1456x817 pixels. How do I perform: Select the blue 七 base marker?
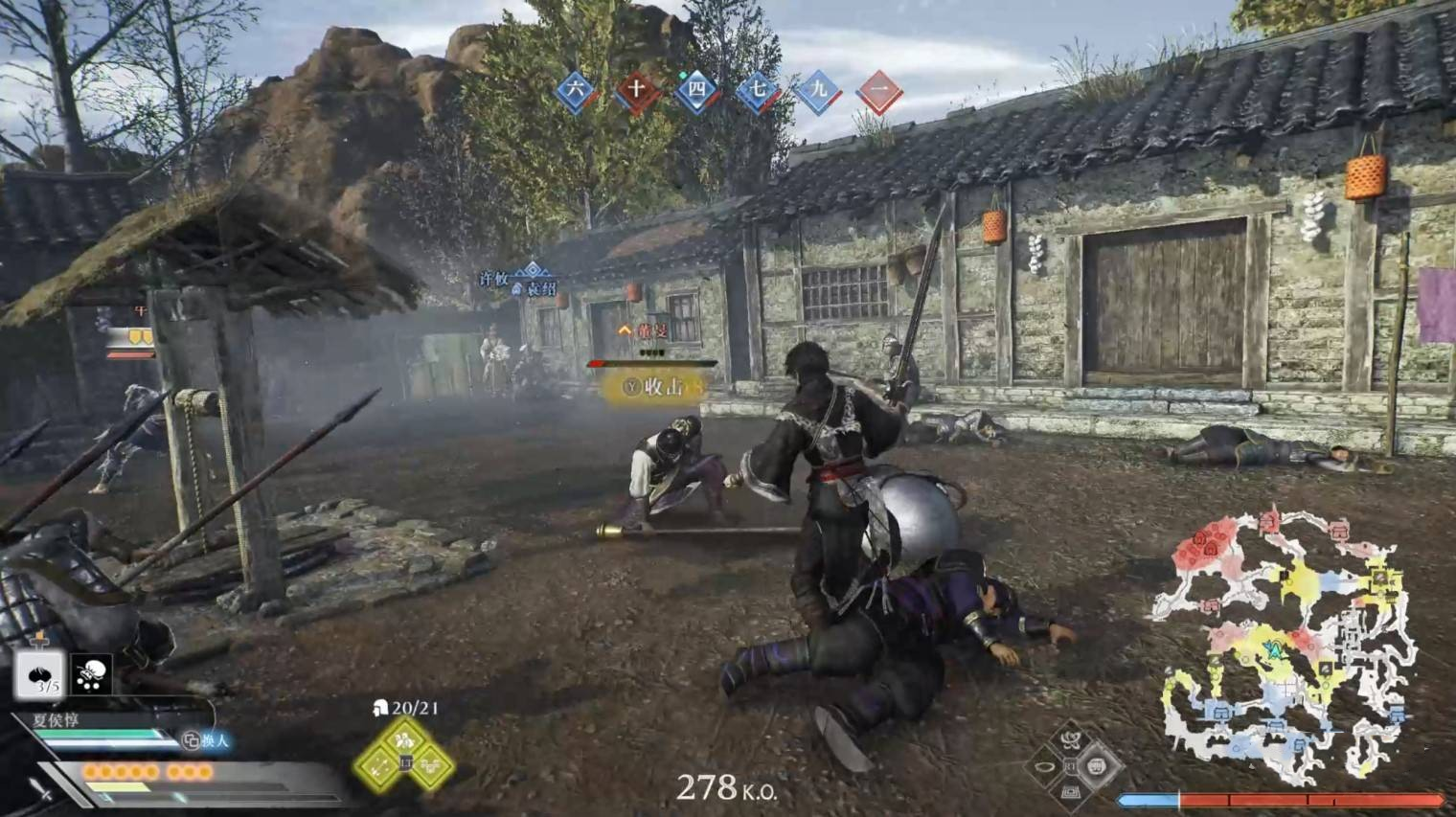758,91
